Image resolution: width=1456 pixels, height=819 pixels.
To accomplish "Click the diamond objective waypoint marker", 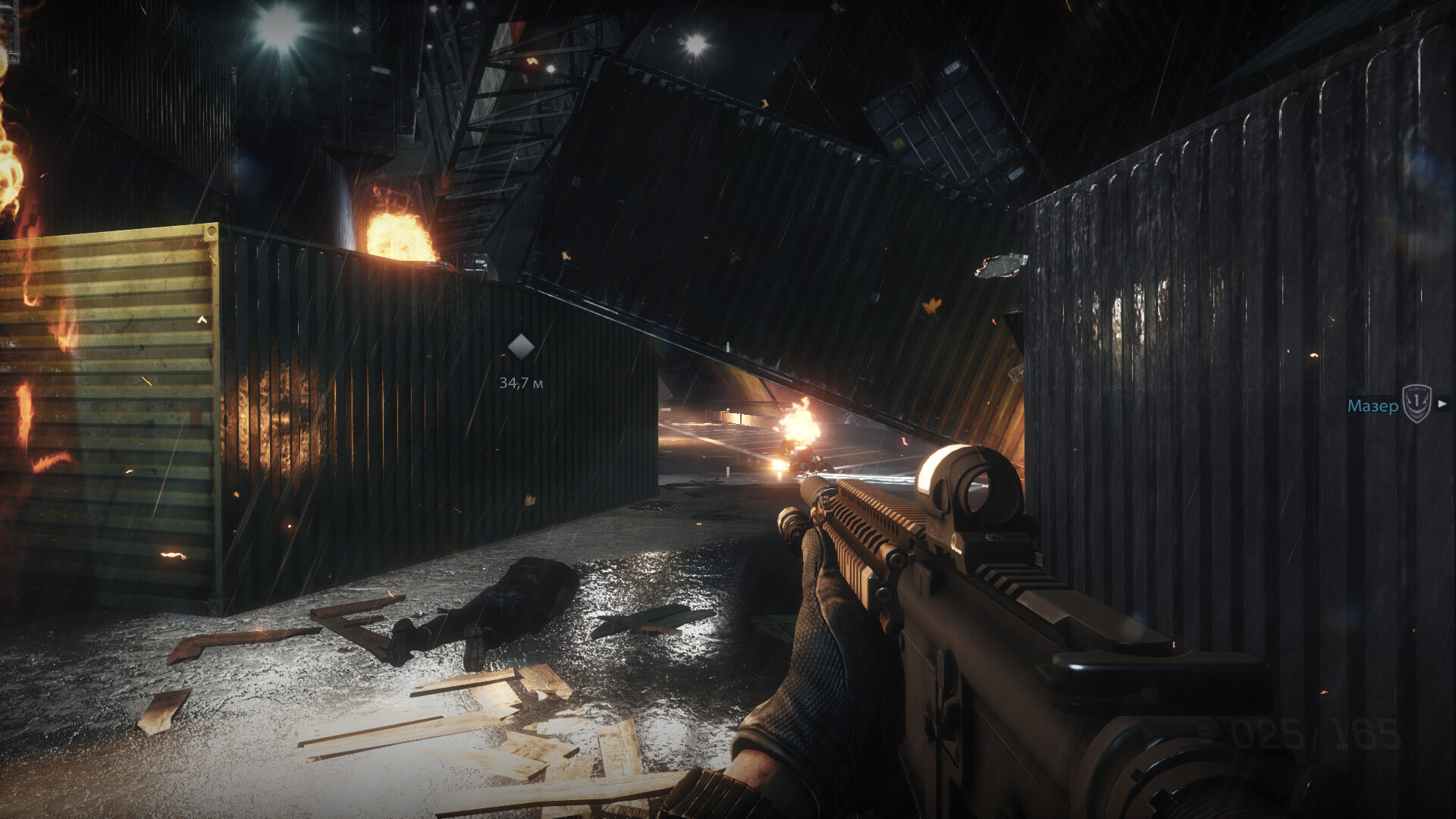I will pos(520,347).
